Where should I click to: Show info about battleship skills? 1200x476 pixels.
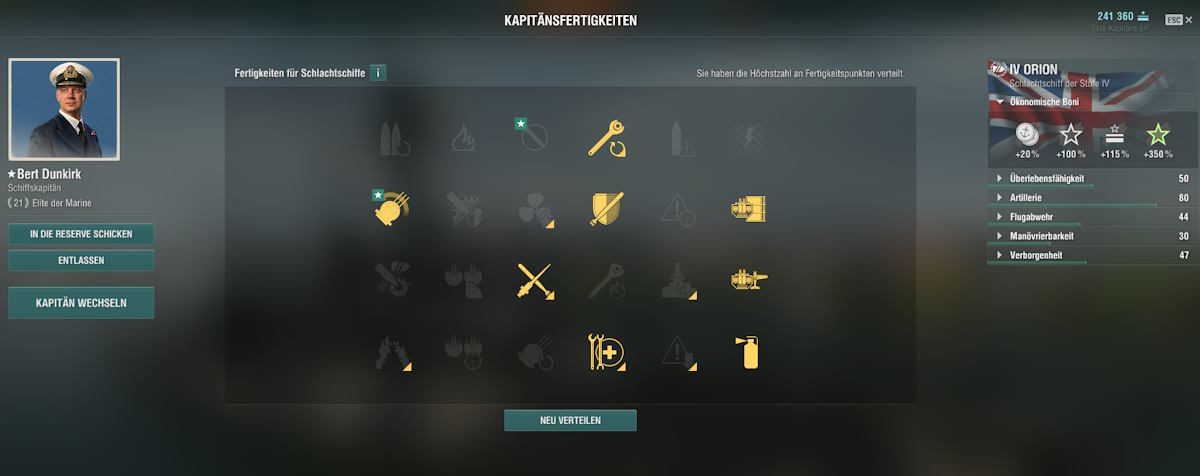click(378, 73)
